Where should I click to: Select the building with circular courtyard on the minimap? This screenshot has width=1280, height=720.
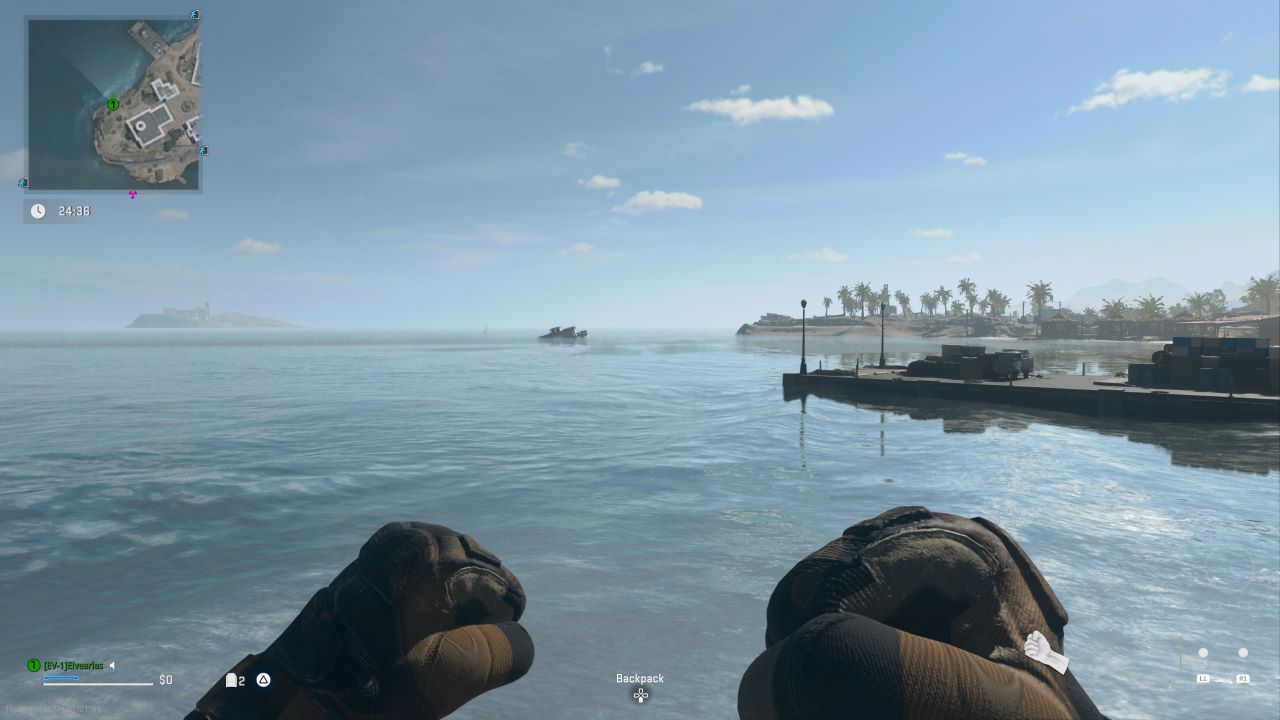pos(140,124)
